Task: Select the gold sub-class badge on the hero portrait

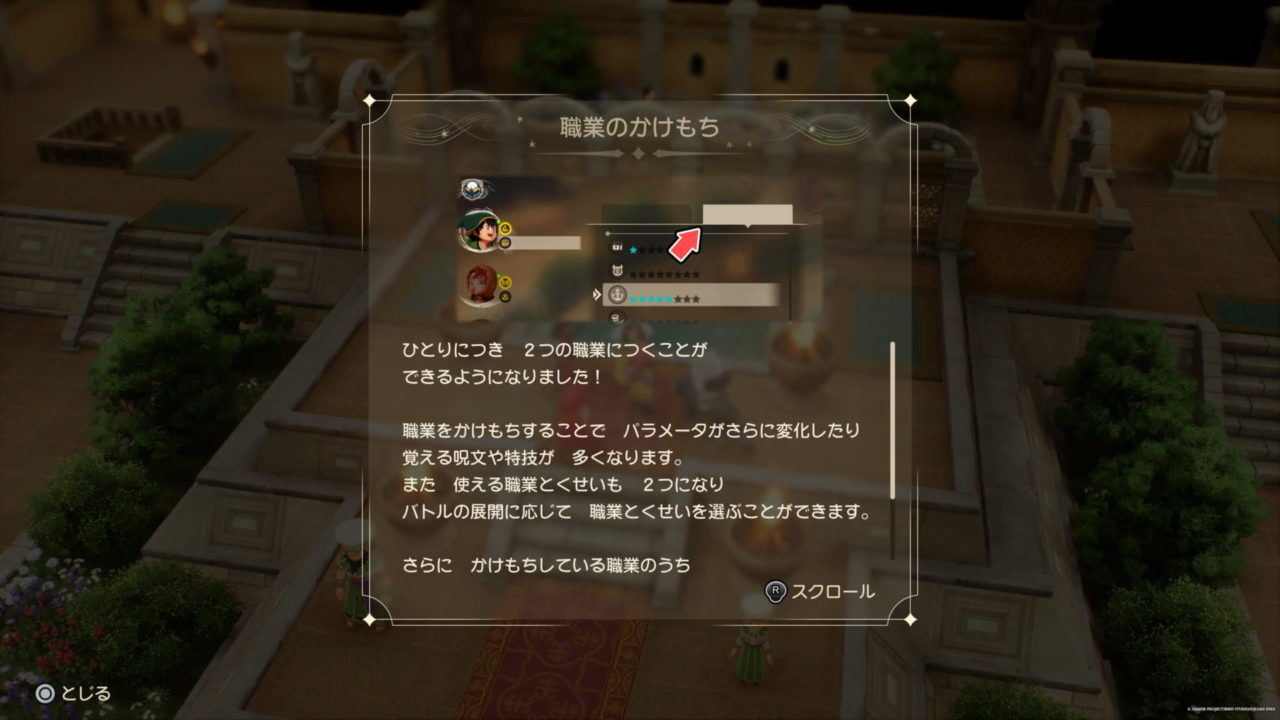Action: tap(506, 244)
